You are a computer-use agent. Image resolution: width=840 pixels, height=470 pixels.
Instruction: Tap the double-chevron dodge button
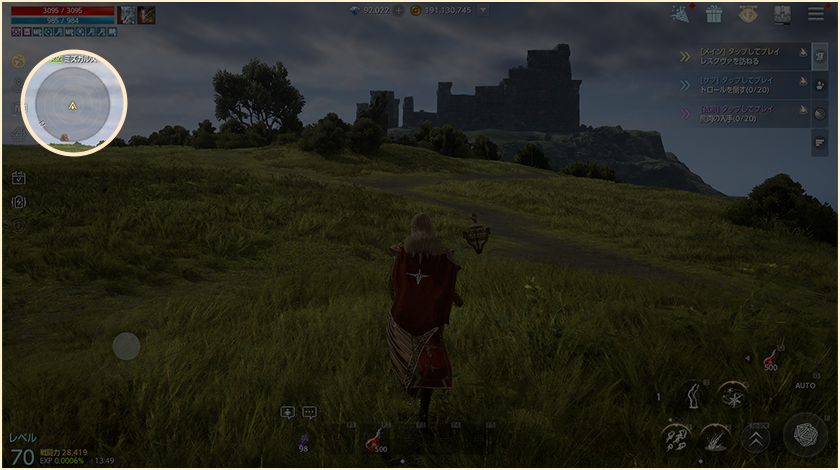pos(757,437)
